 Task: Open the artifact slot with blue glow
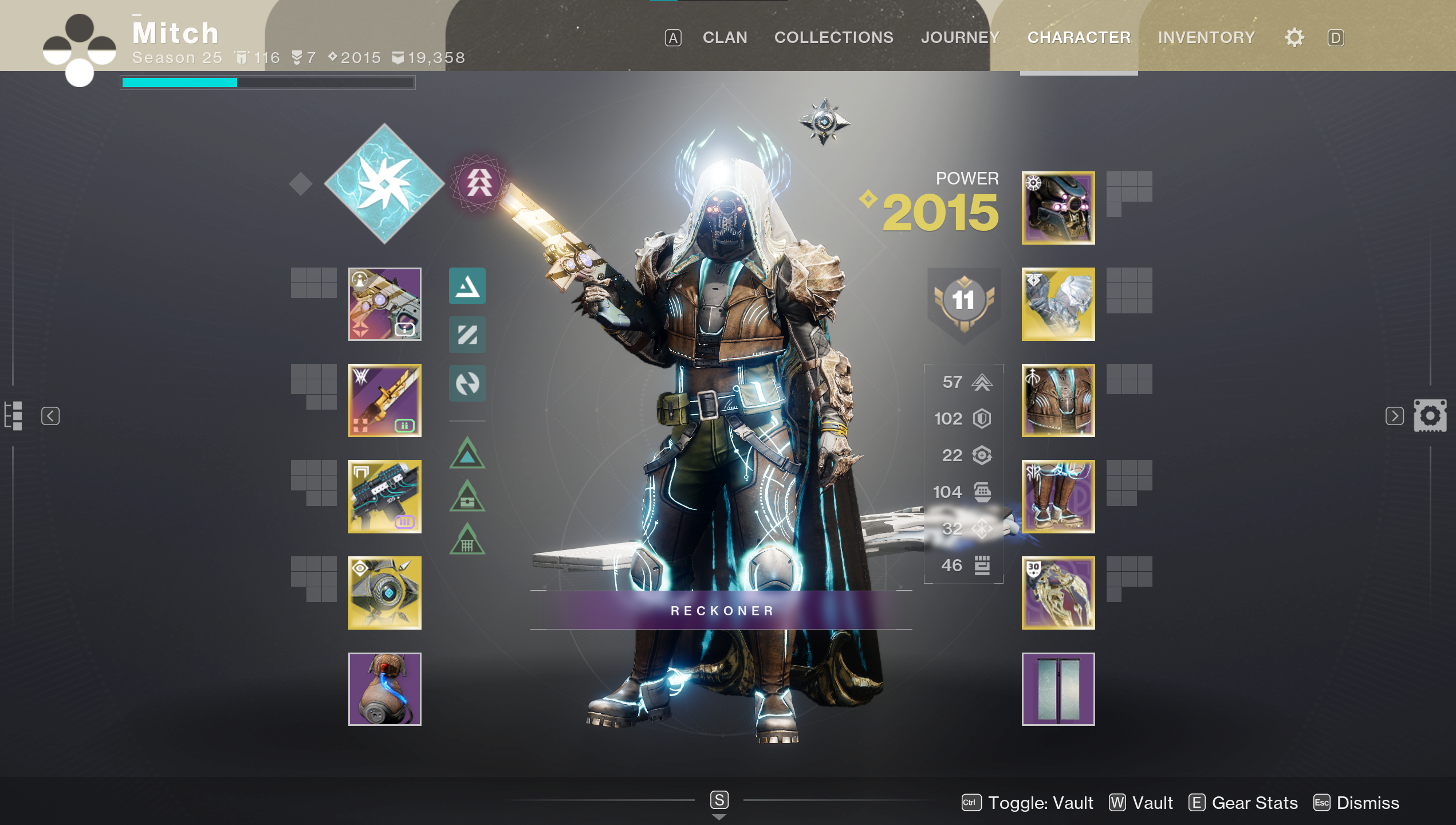pyautogui.click(x=384, y=689)
